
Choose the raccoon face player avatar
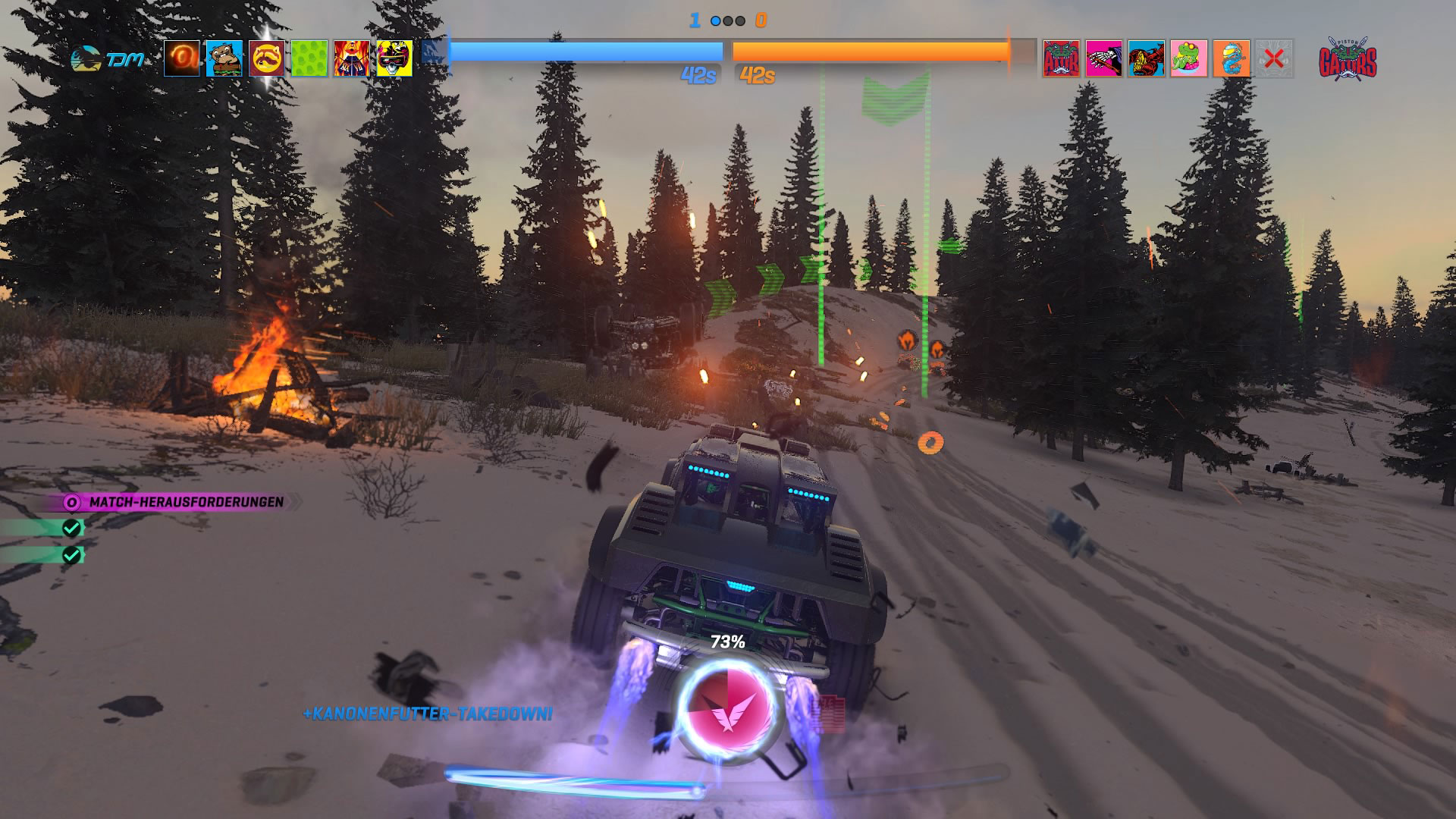[x=267, y=58]
